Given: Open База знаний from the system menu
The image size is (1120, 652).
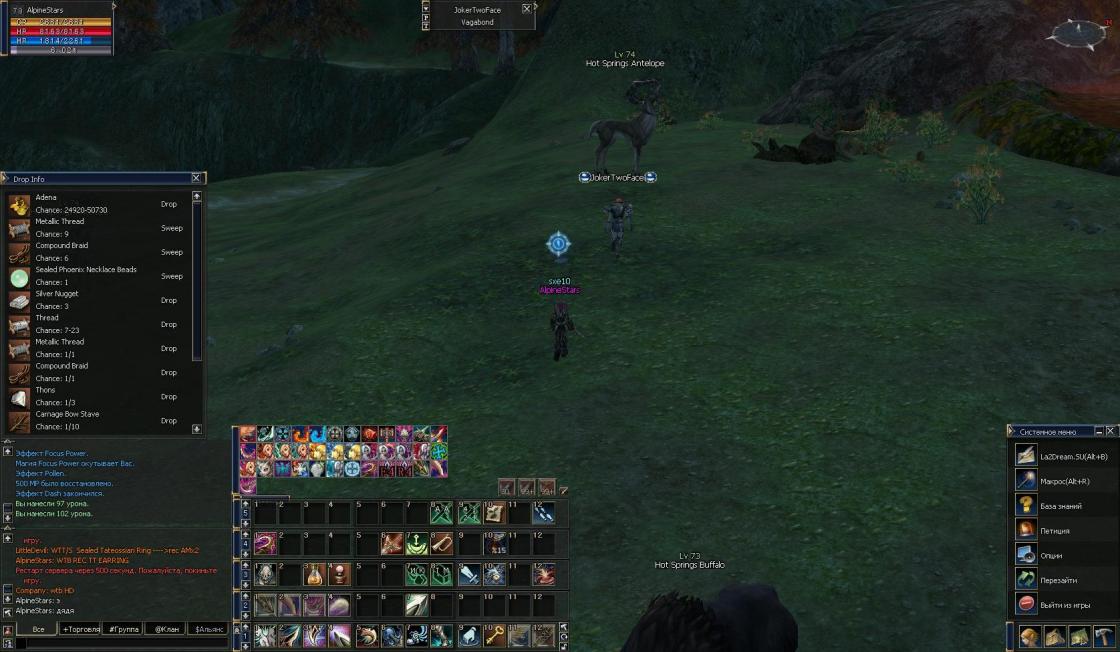Looking at the screenshot, I should click(x=1061, y=505).
